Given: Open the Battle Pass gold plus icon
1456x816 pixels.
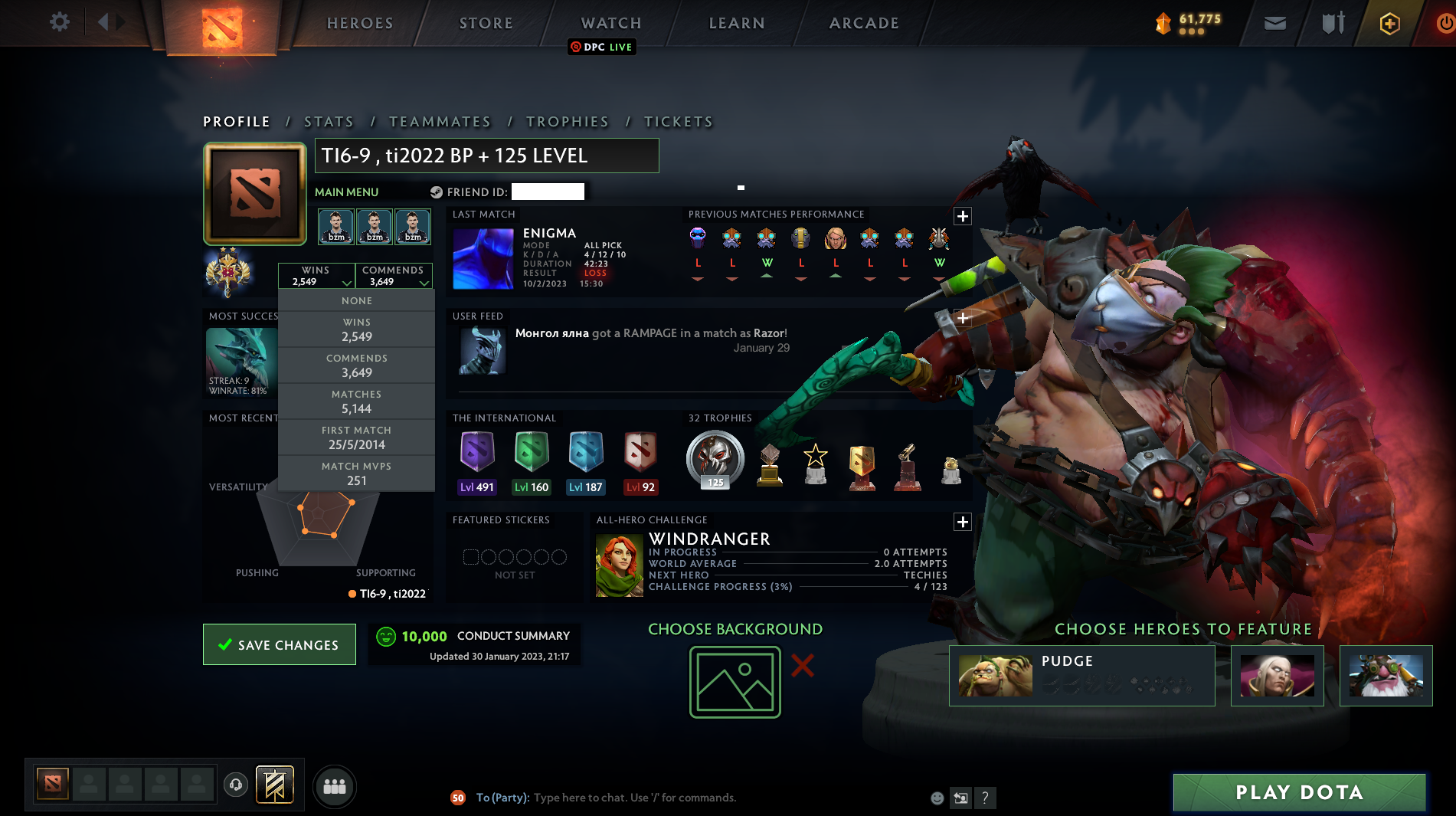Looking at the screenshot, I should [1389, 22].
